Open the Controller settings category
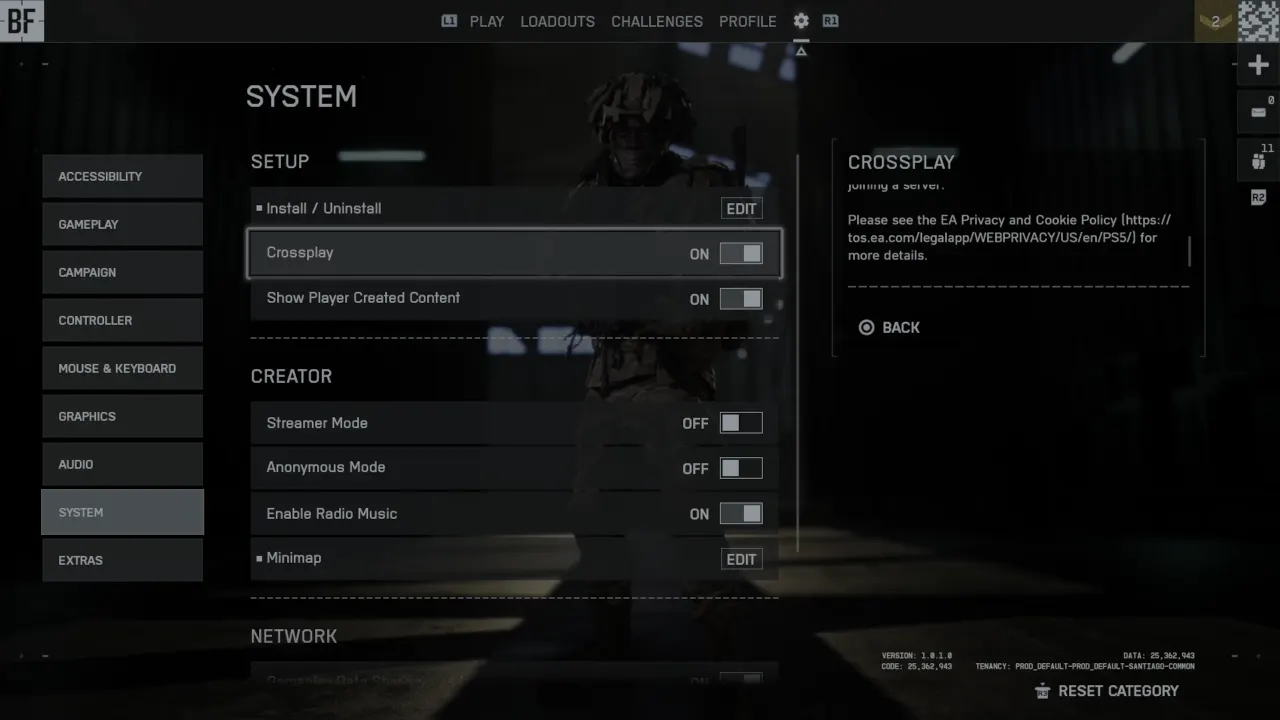This screenshot has width=1280, height=720. click(x=122, y=320)
